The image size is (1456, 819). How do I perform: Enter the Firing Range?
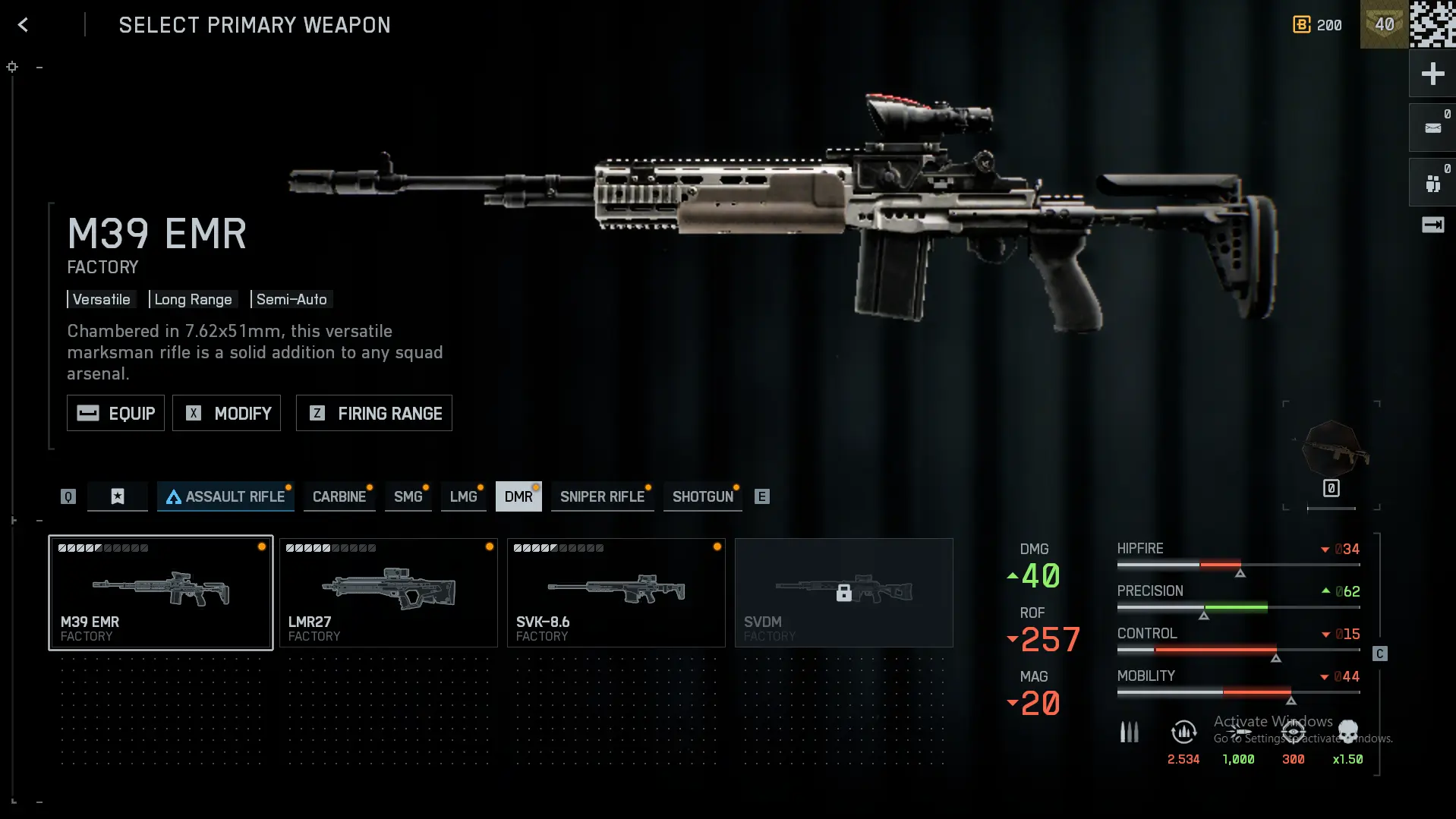[x=373, y=413]
